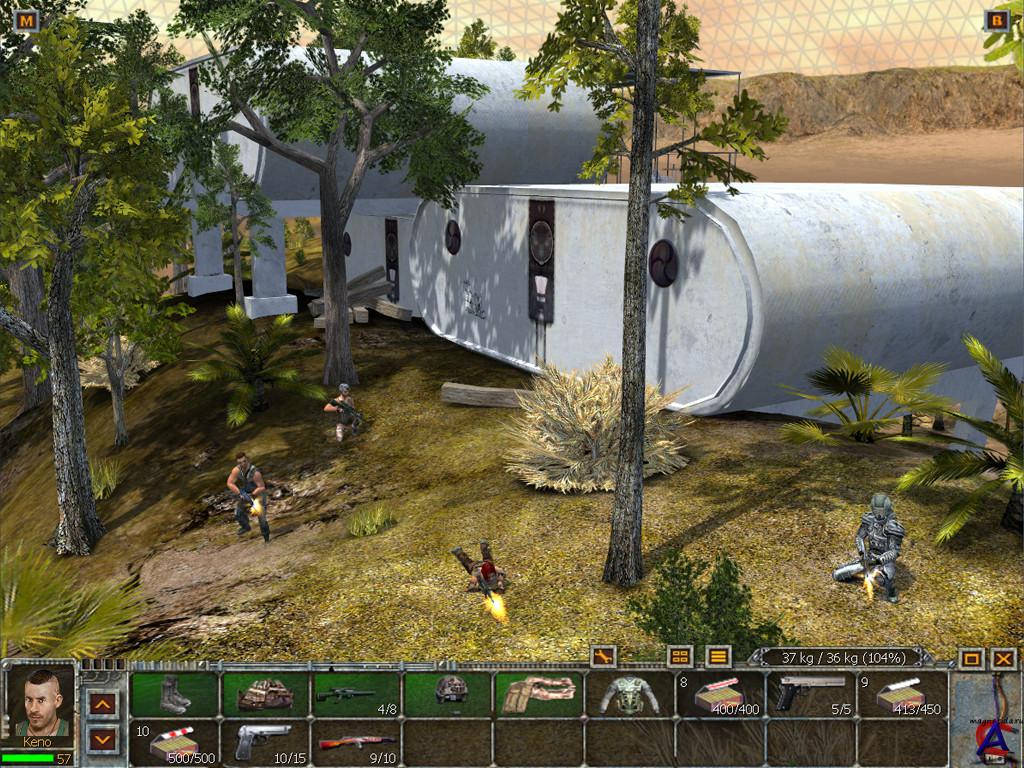Screen dimensions: 1024x768
Task: Choose the silver pistol with 5/5 ammo
Action: point(812,694)
